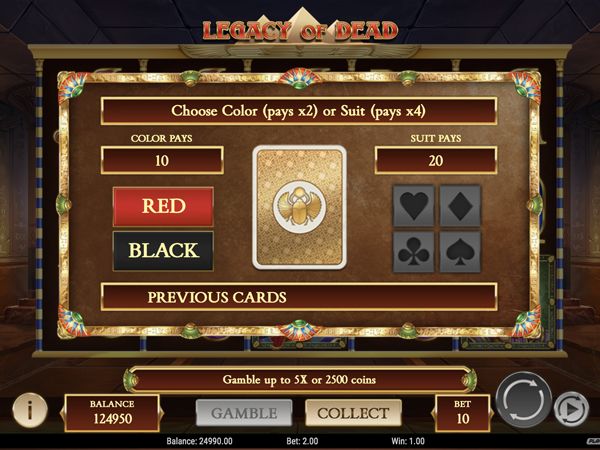Open the BET amount panel
This screenshot has width=600, height=450.
point(463,412)
